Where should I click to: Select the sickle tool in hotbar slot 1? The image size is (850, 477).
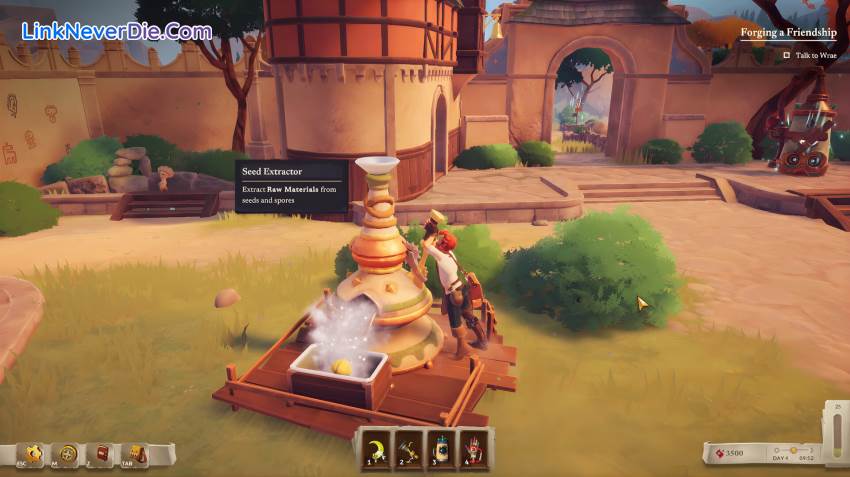pos(378,447)
